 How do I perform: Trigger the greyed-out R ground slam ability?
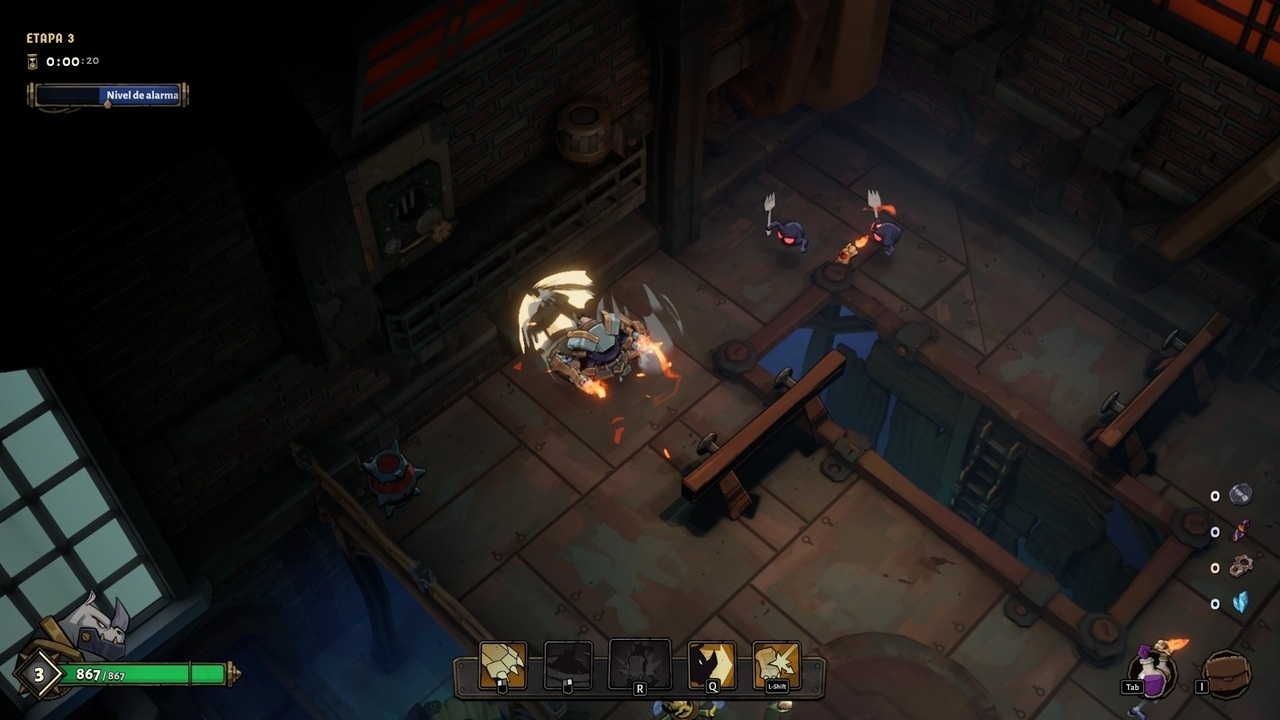pos(640,663)
